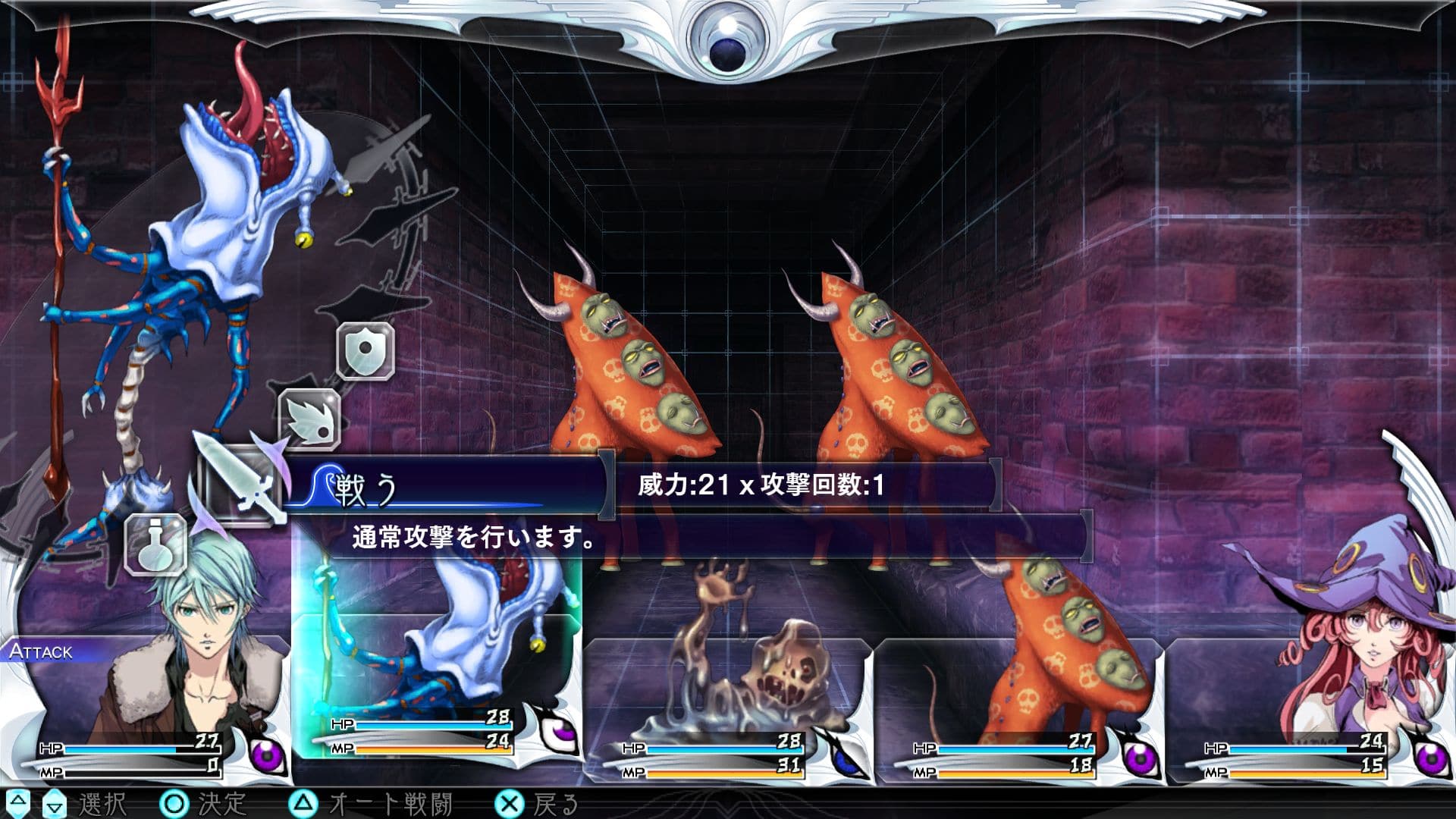This screenshot has height=819, width=1456.
Task: Choose the highlighted blue skeleton party panel
Action: 436,667
